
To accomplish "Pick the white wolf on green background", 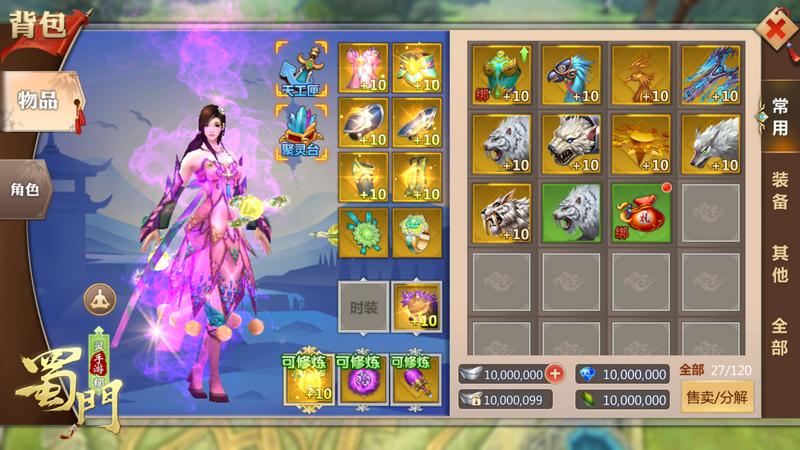I will (570, 212).
